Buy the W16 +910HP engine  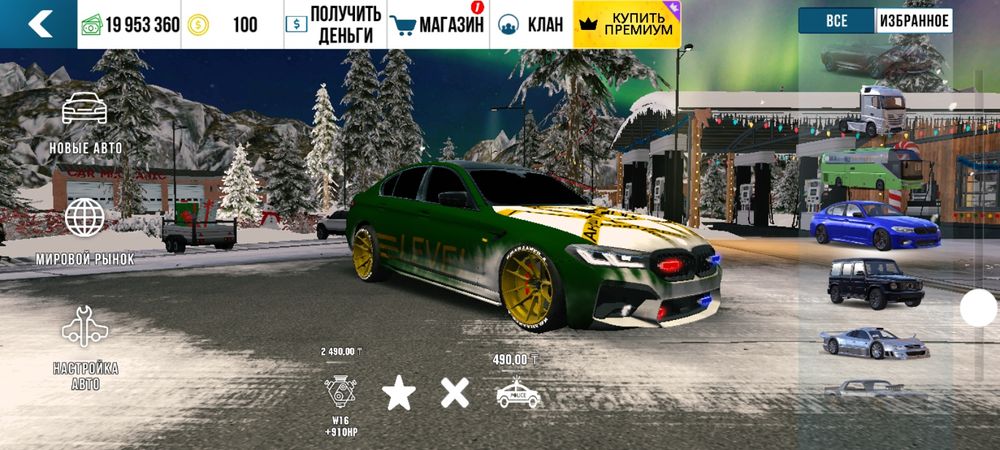click(x=341, y=391)
